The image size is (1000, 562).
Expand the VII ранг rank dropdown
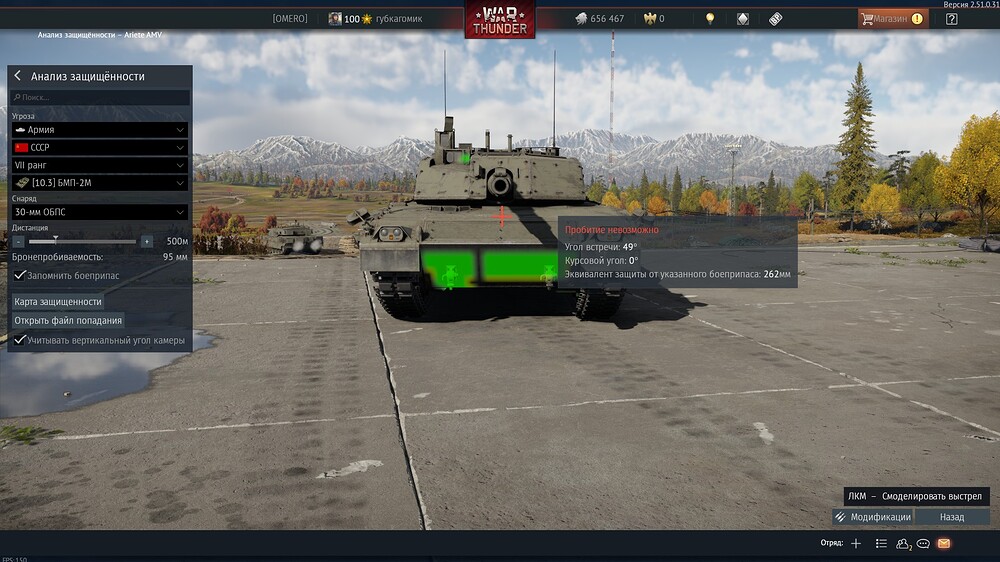point(99,165)
